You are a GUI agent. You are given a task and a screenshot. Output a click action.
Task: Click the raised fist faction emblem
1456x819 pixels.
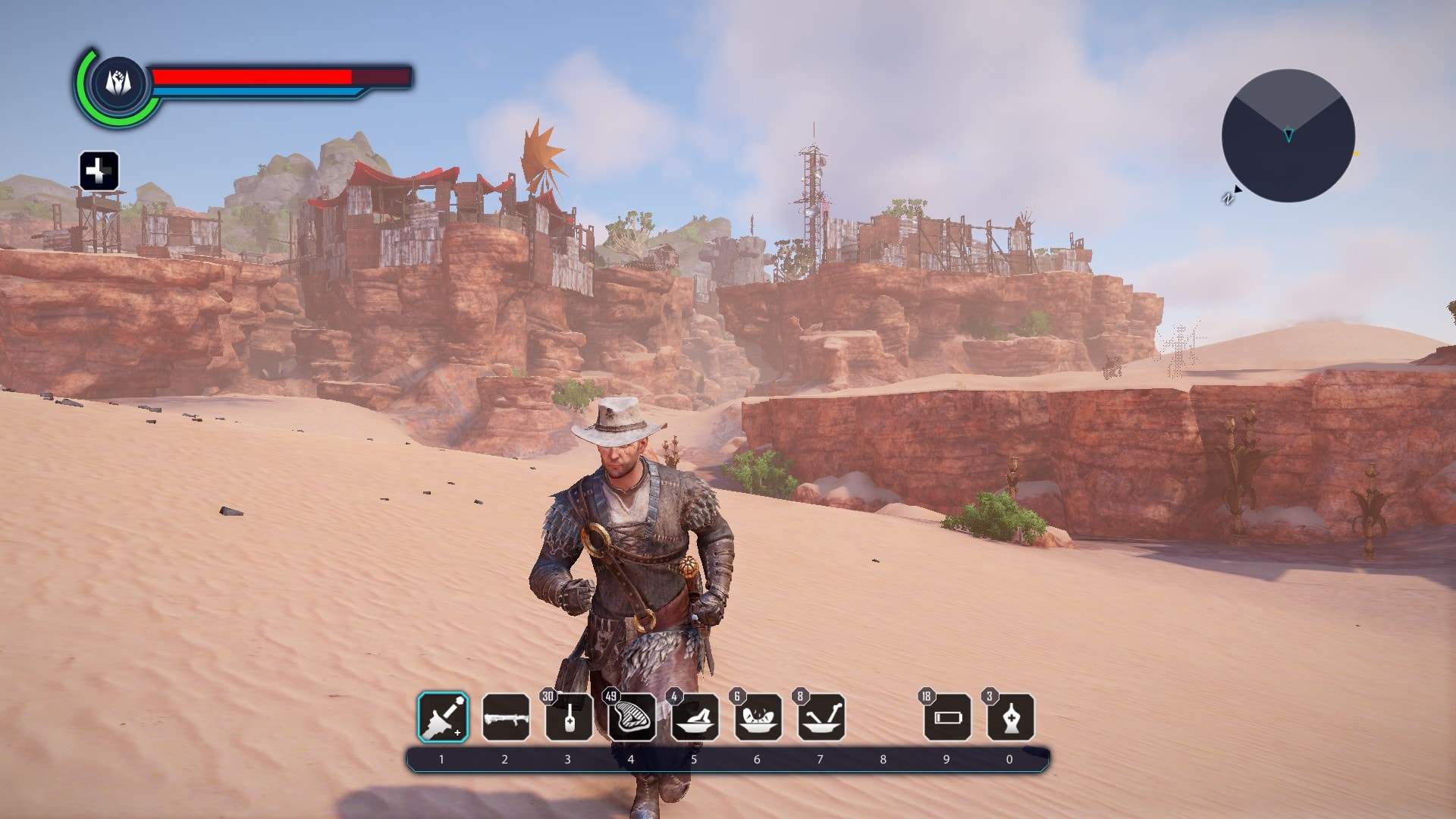[x=118, y=83]
